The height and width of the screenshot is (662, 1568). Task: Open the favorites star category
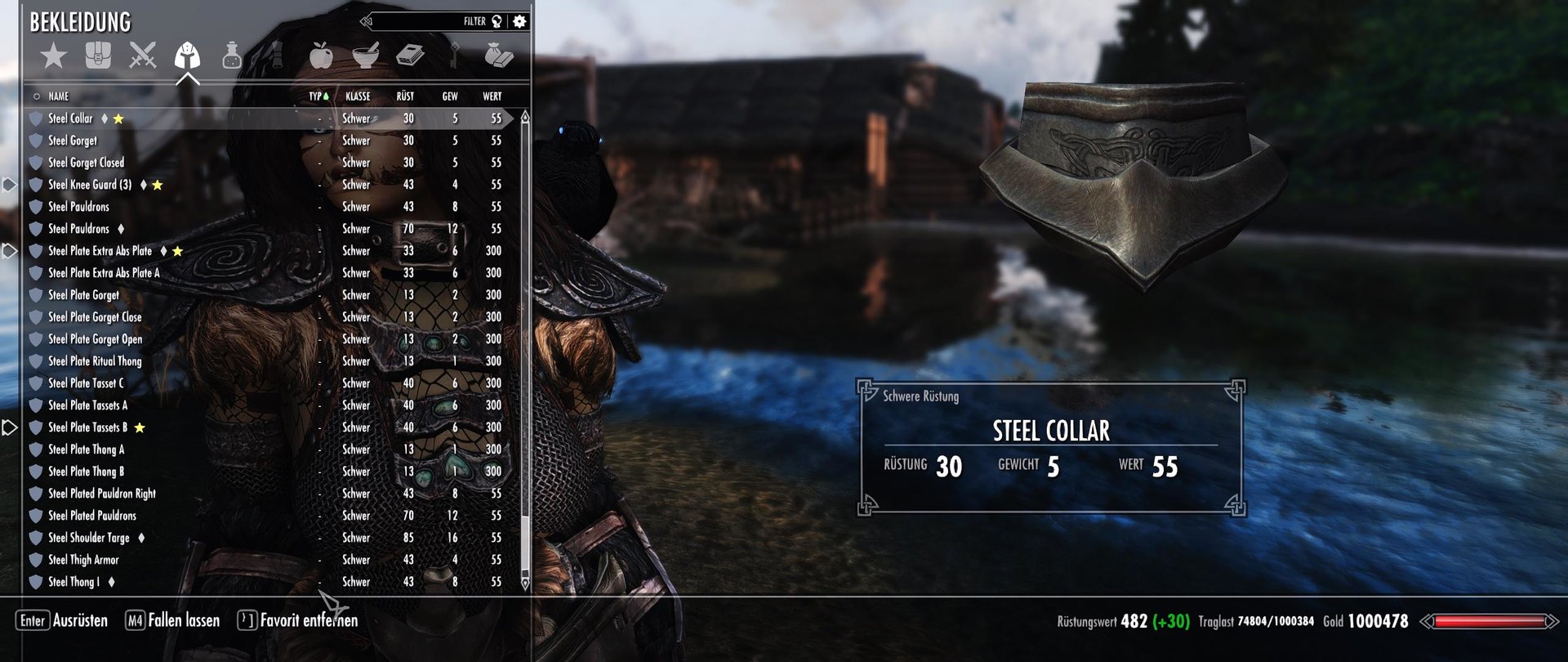54,56
